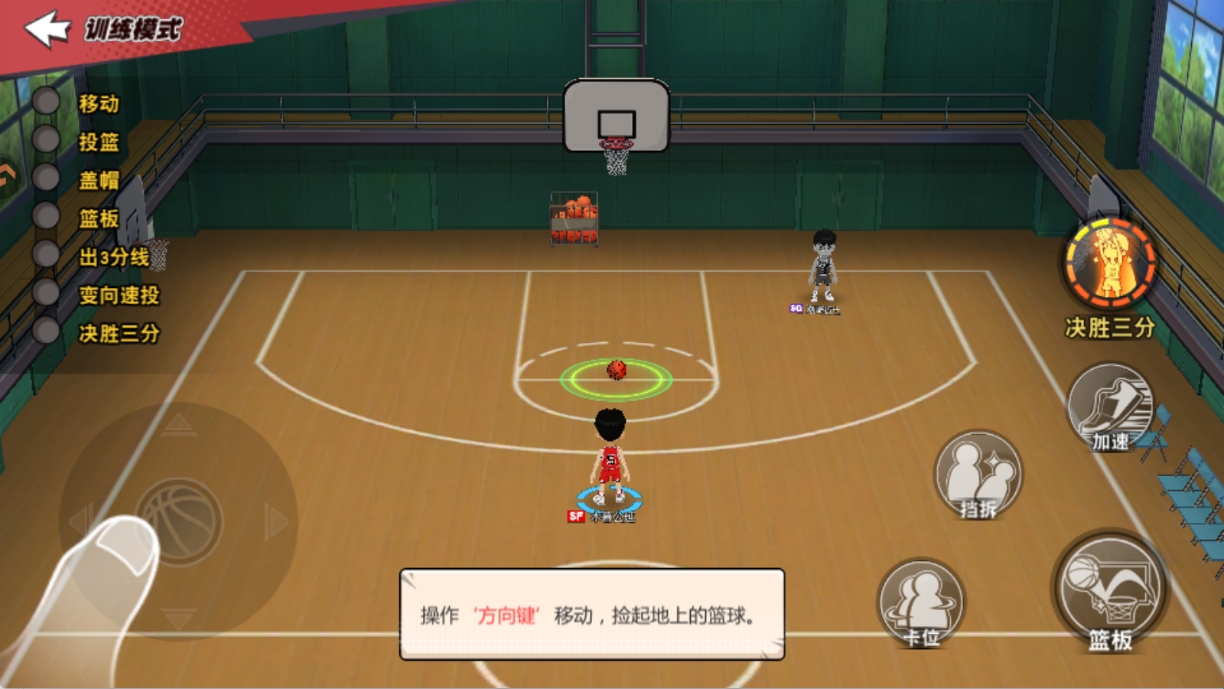Tap the round 篮板 rebound button
Viewport: 1224px width, 689px height.
(1110, 591)
